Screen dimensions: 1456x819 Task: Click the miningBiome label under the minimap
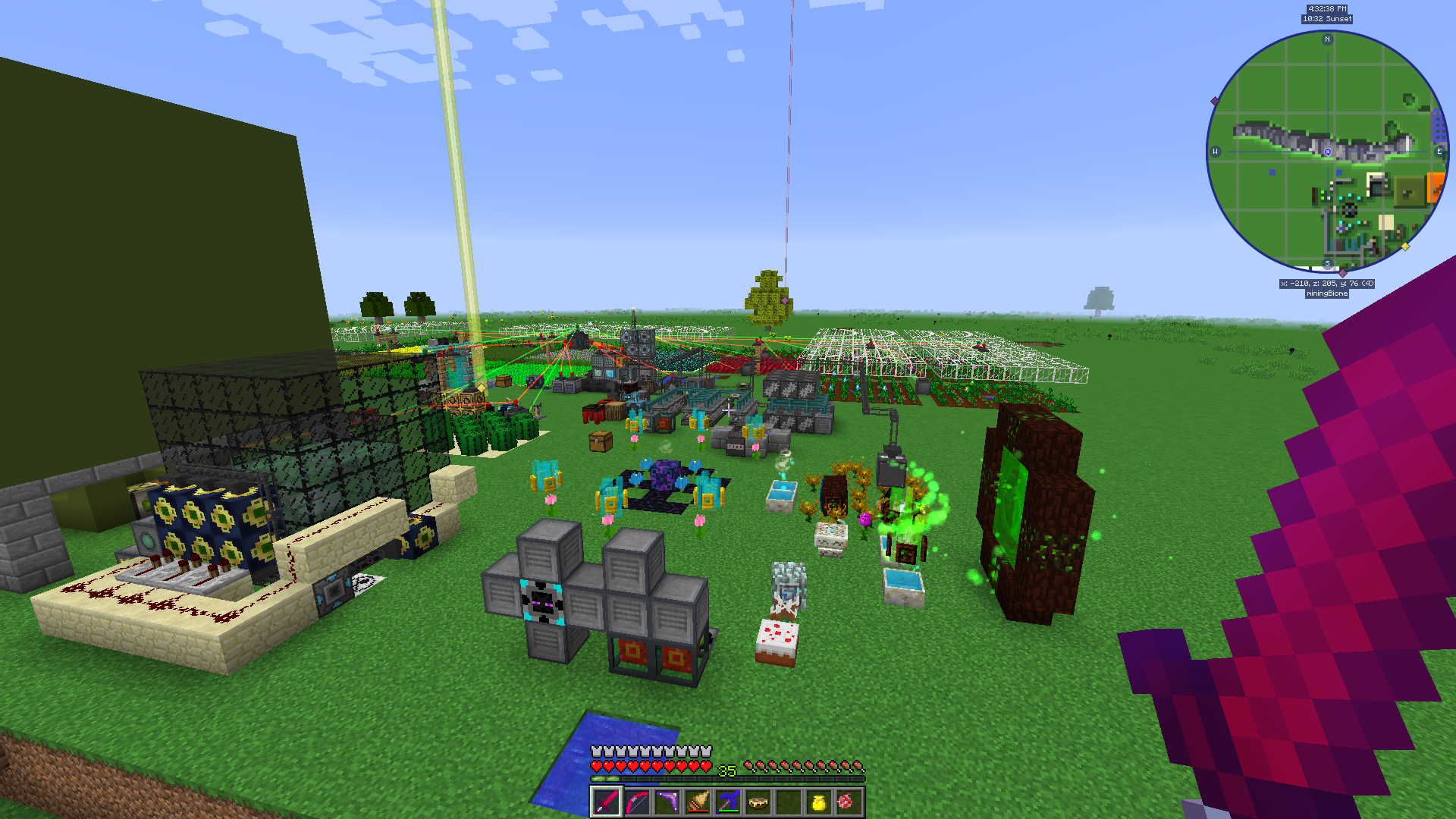[x=1327, y=293]
